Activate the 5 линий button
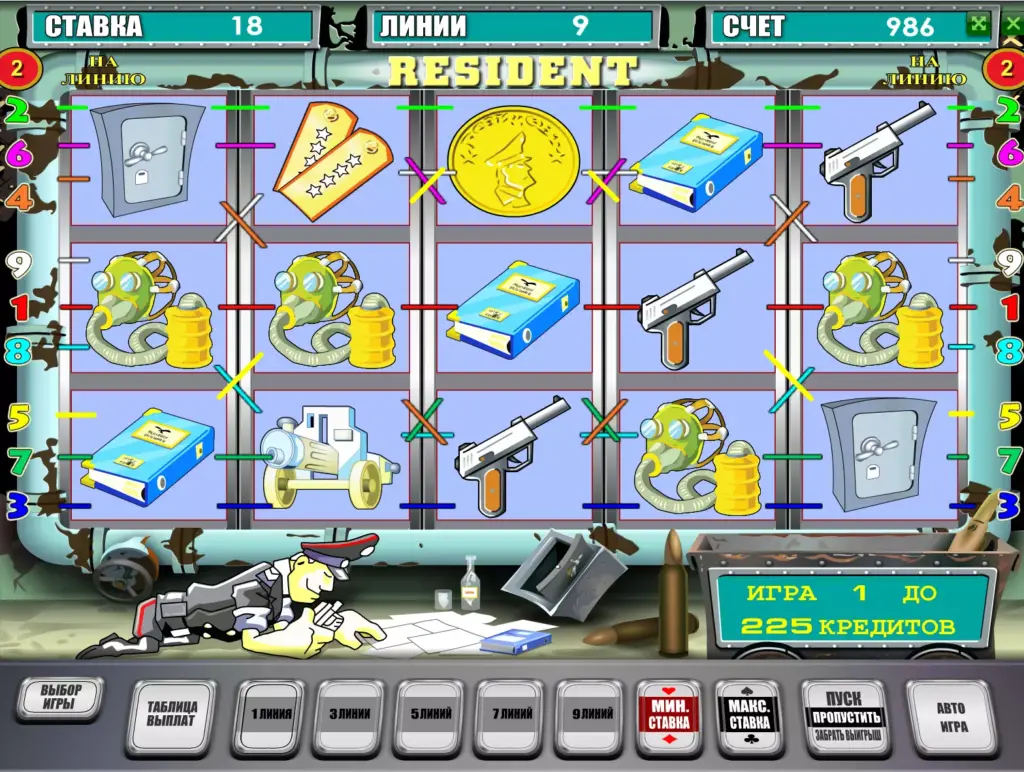This screenshot has height=772, width=1024. pos(428,715)
